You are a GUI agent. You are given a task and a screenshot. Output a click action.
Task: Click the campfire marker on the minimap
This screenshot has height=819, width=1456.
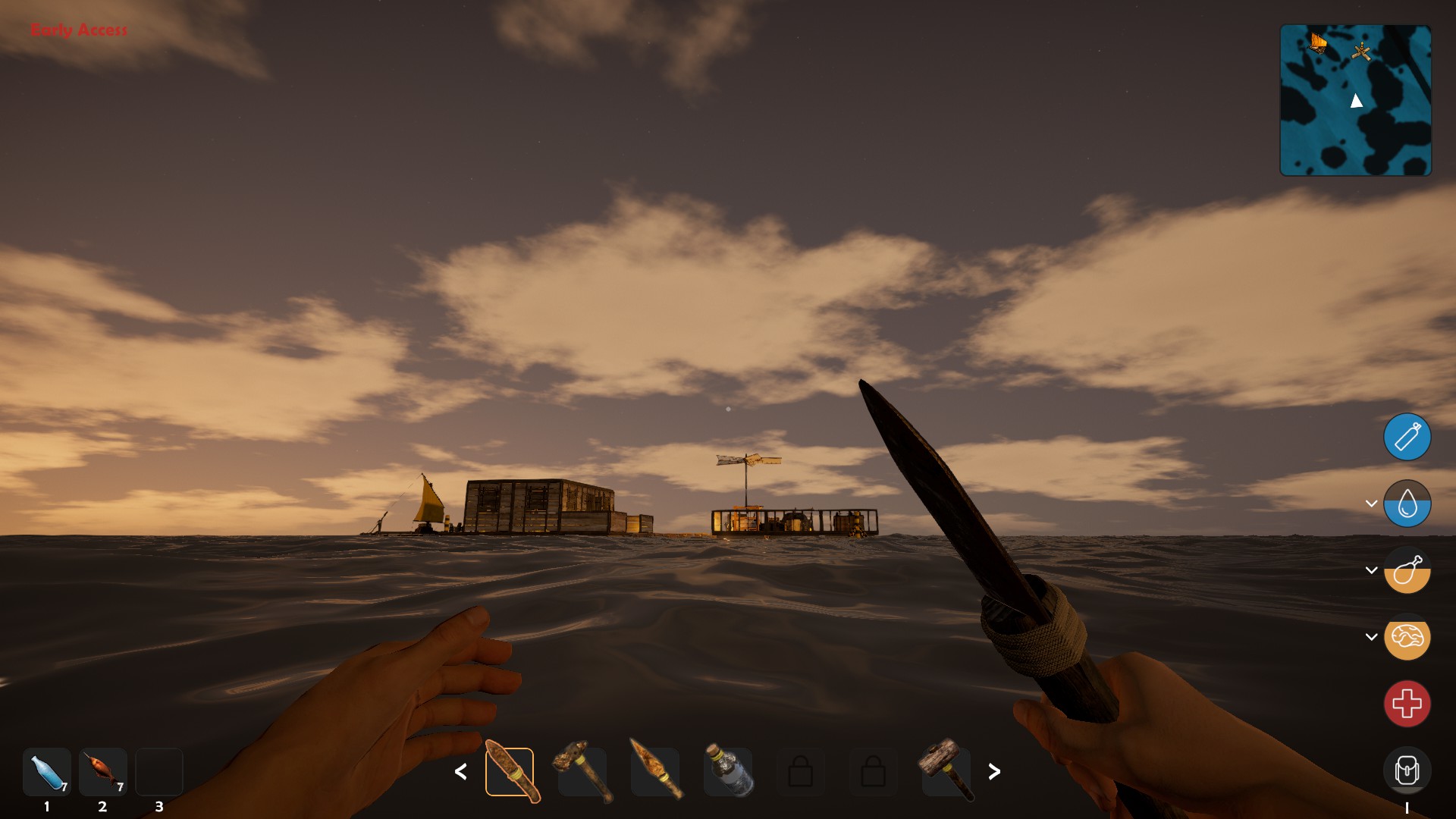[1362, 52]
